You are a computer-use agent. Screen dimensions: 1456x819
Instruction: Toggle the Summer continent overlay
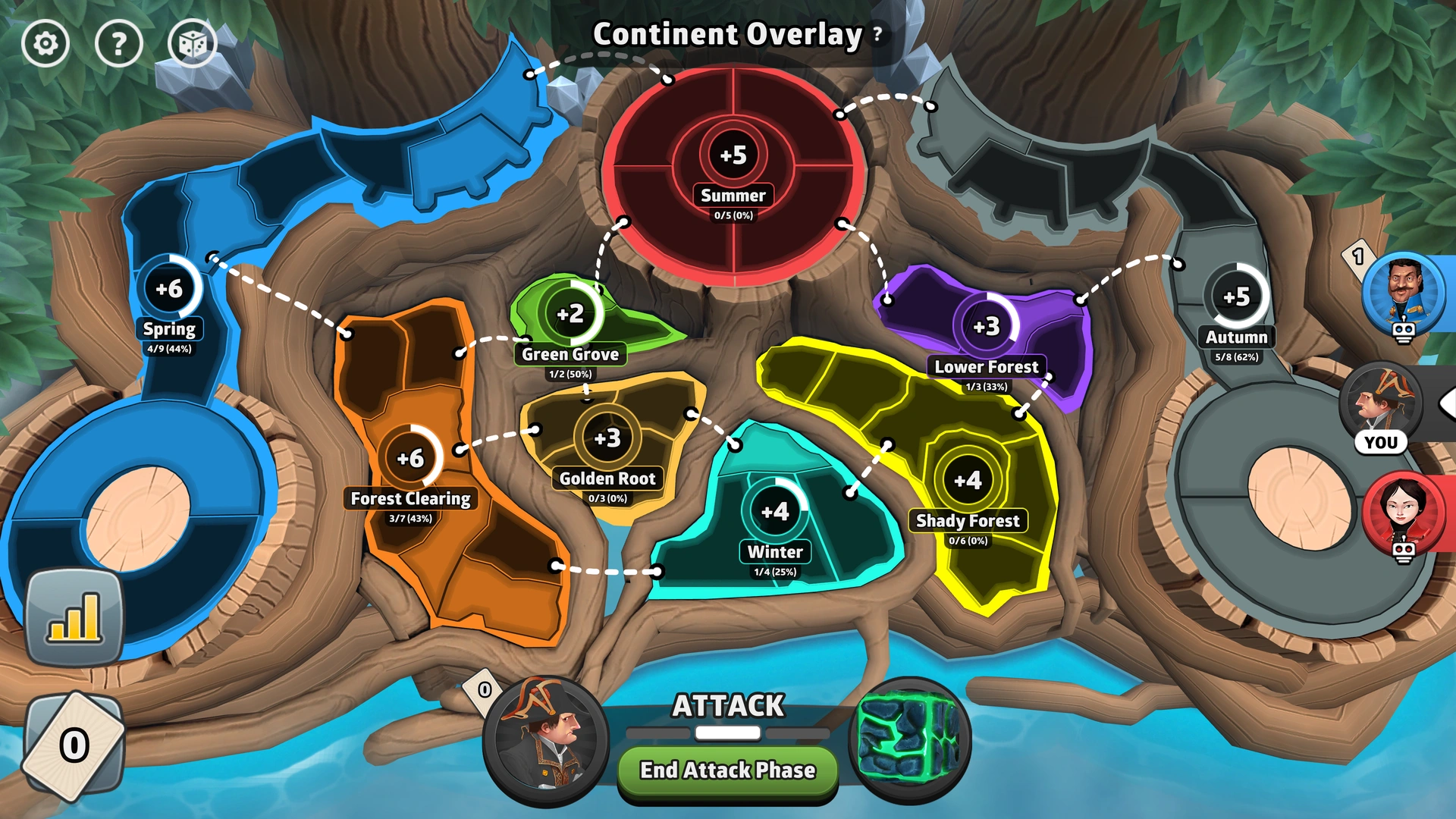pos(733,155)
